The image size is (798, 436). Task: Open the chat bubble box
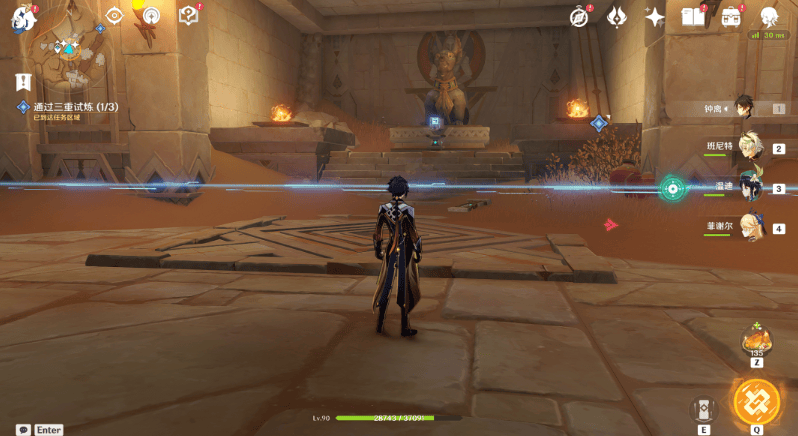point(23,429)
